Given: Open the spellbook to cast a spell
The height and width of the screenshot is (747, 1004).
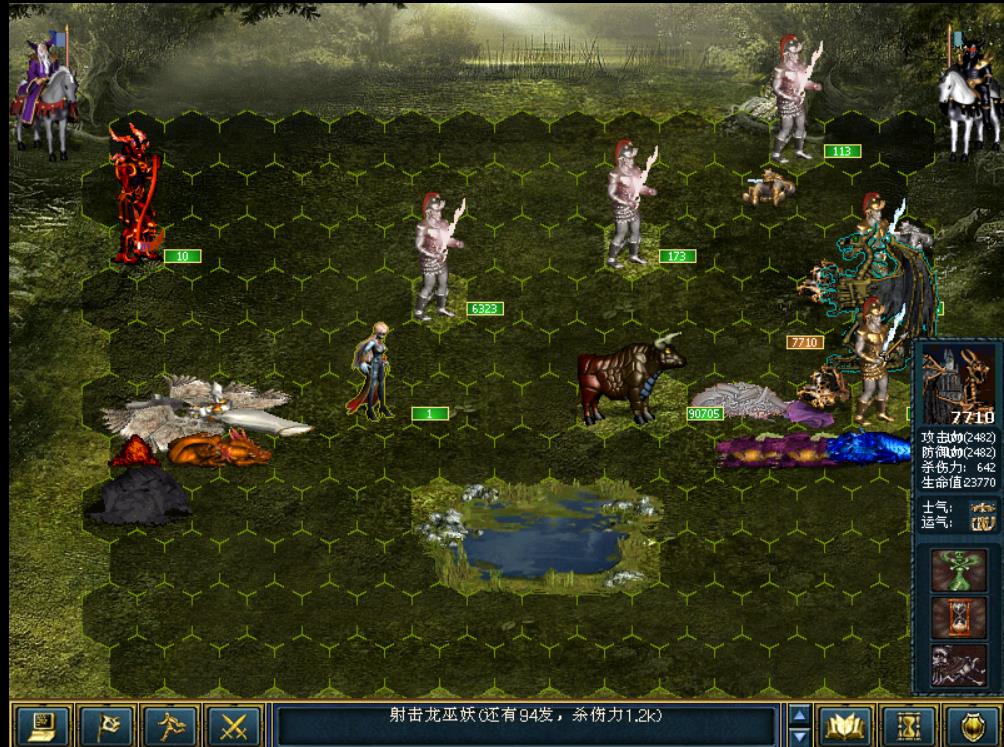Looking at the screenshot, I should click(843, 726).
